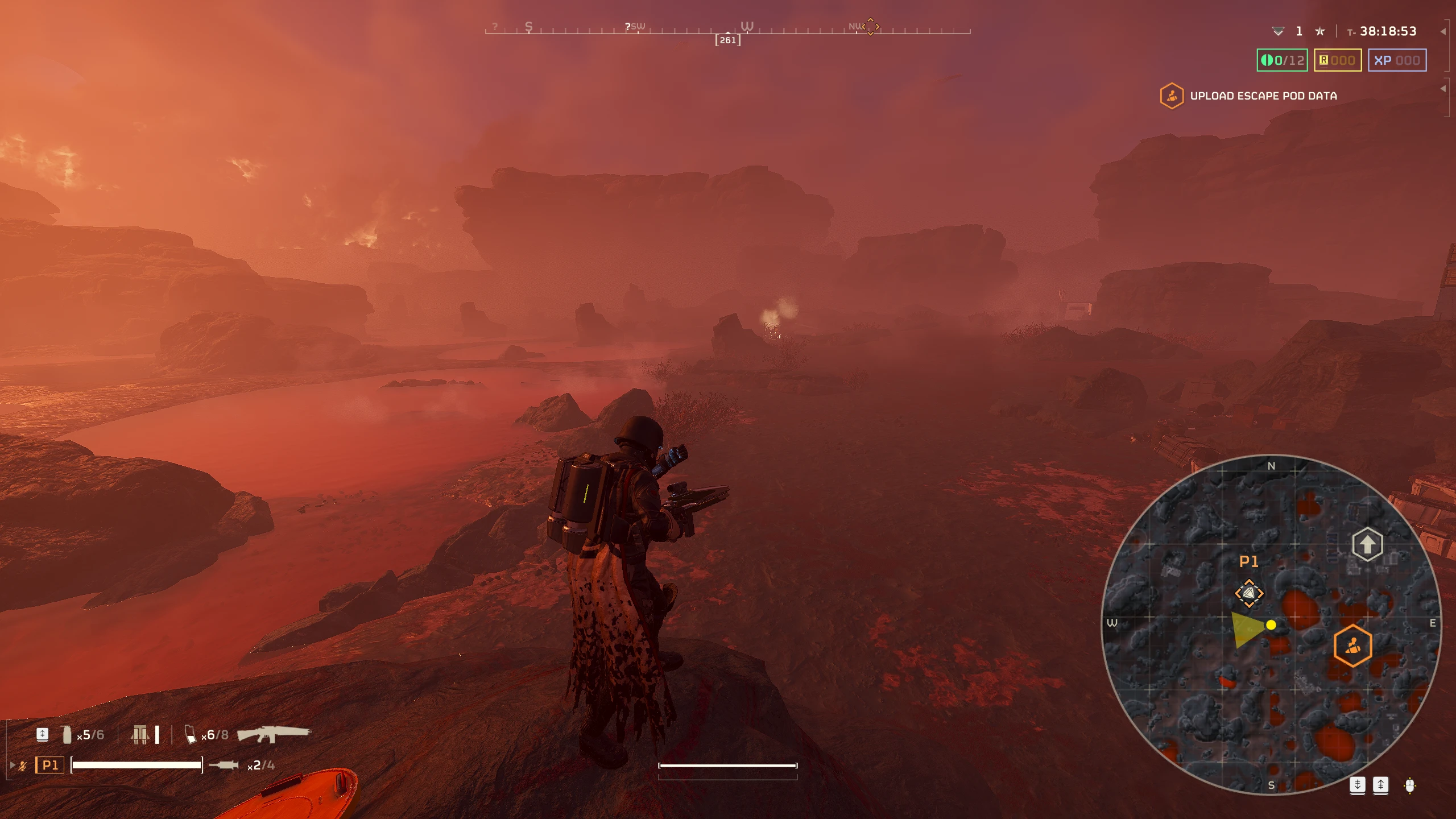Click the jump pack backpack icon

click(140, 734)
